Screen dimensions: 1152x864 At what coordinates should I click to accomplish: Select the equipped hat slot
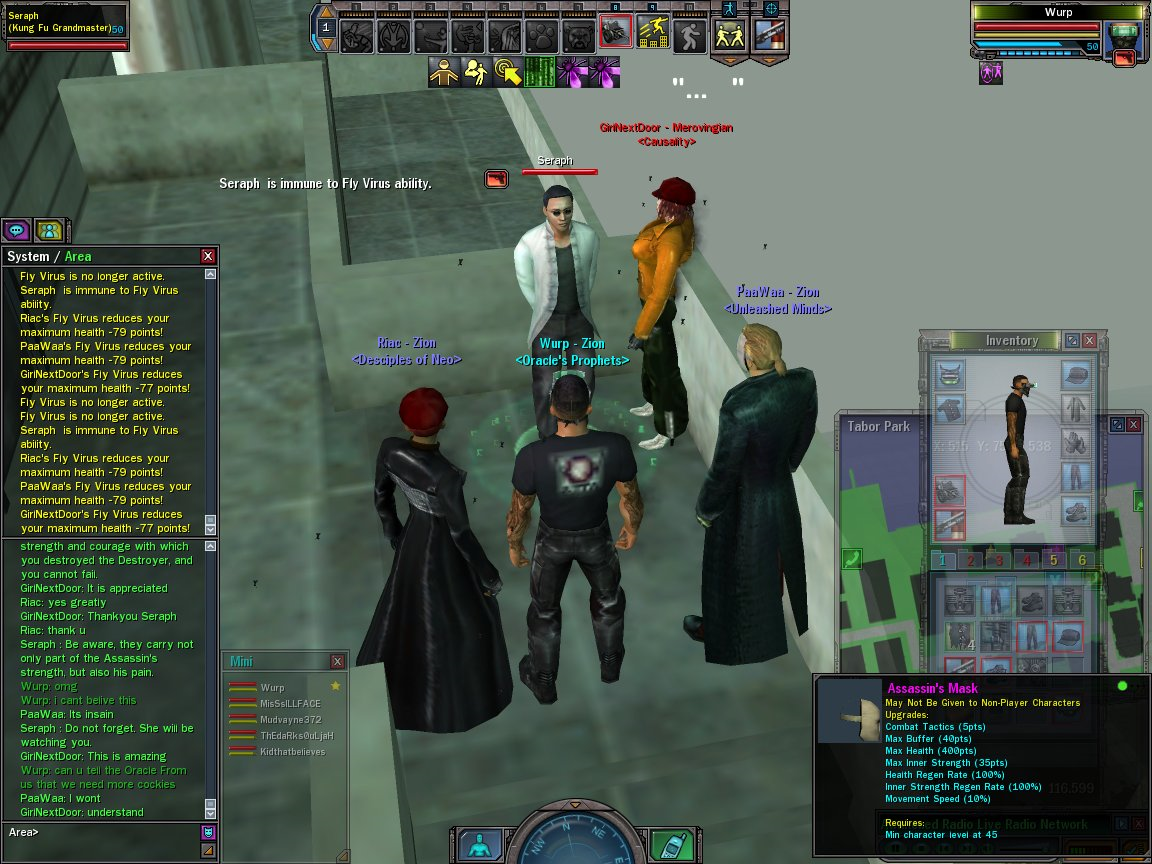pos(1075,375)
